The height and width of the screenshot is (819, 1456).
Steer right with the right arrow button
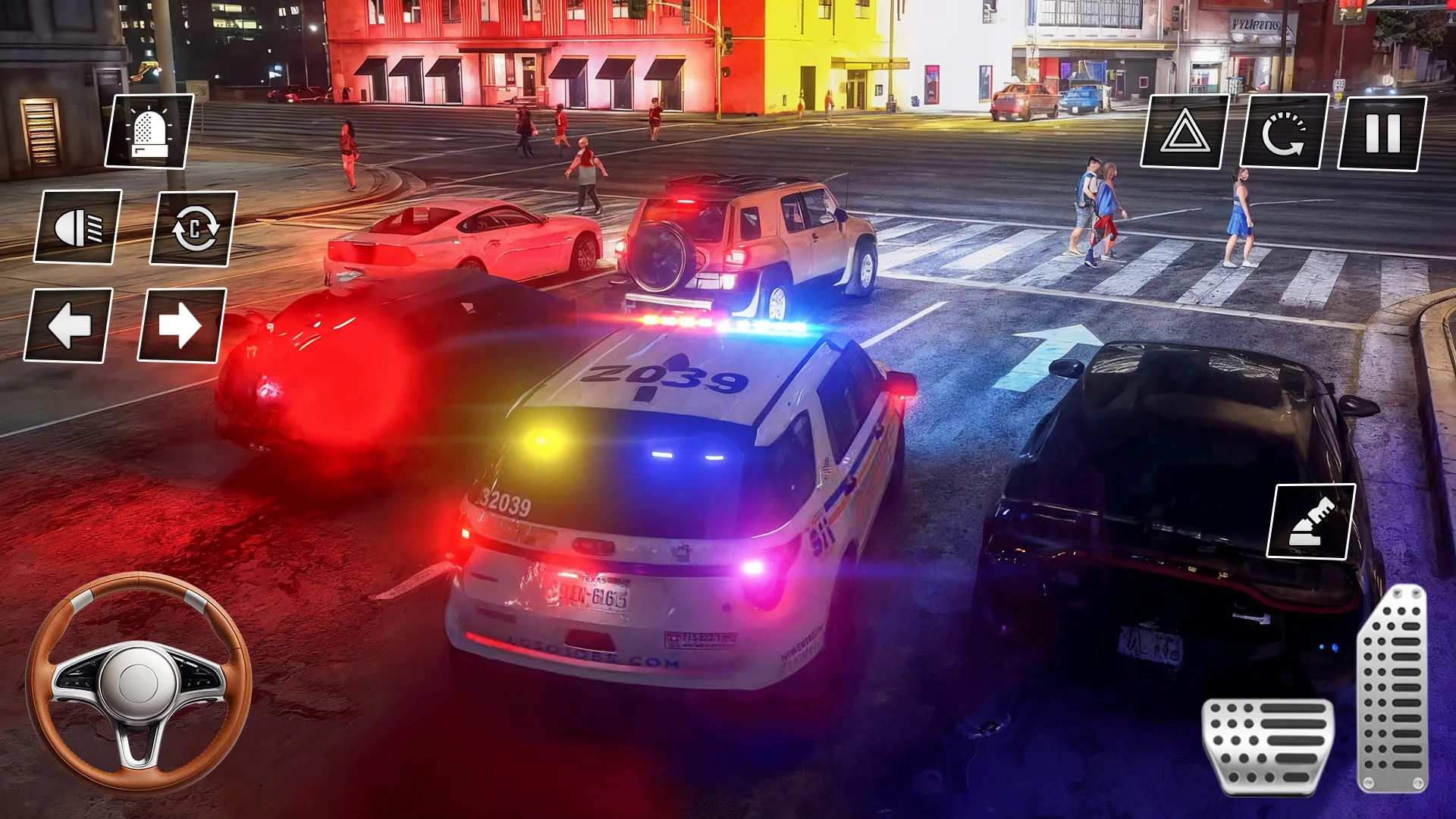point(182,325)
